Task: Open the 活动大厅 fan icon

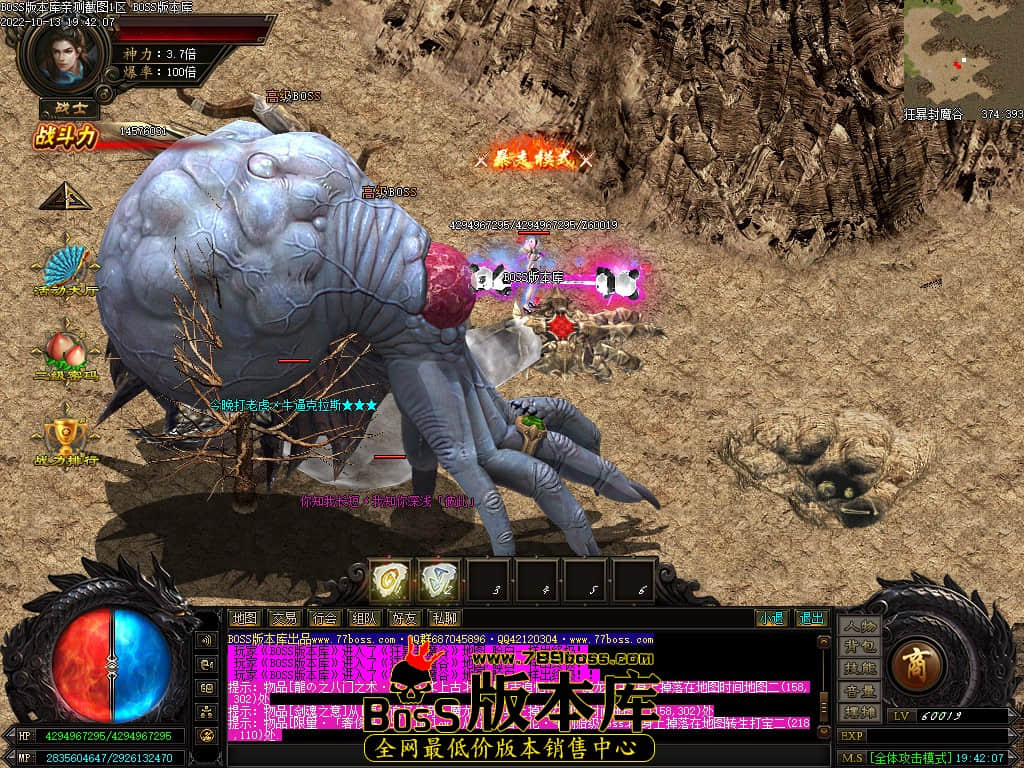Action: 65,268
